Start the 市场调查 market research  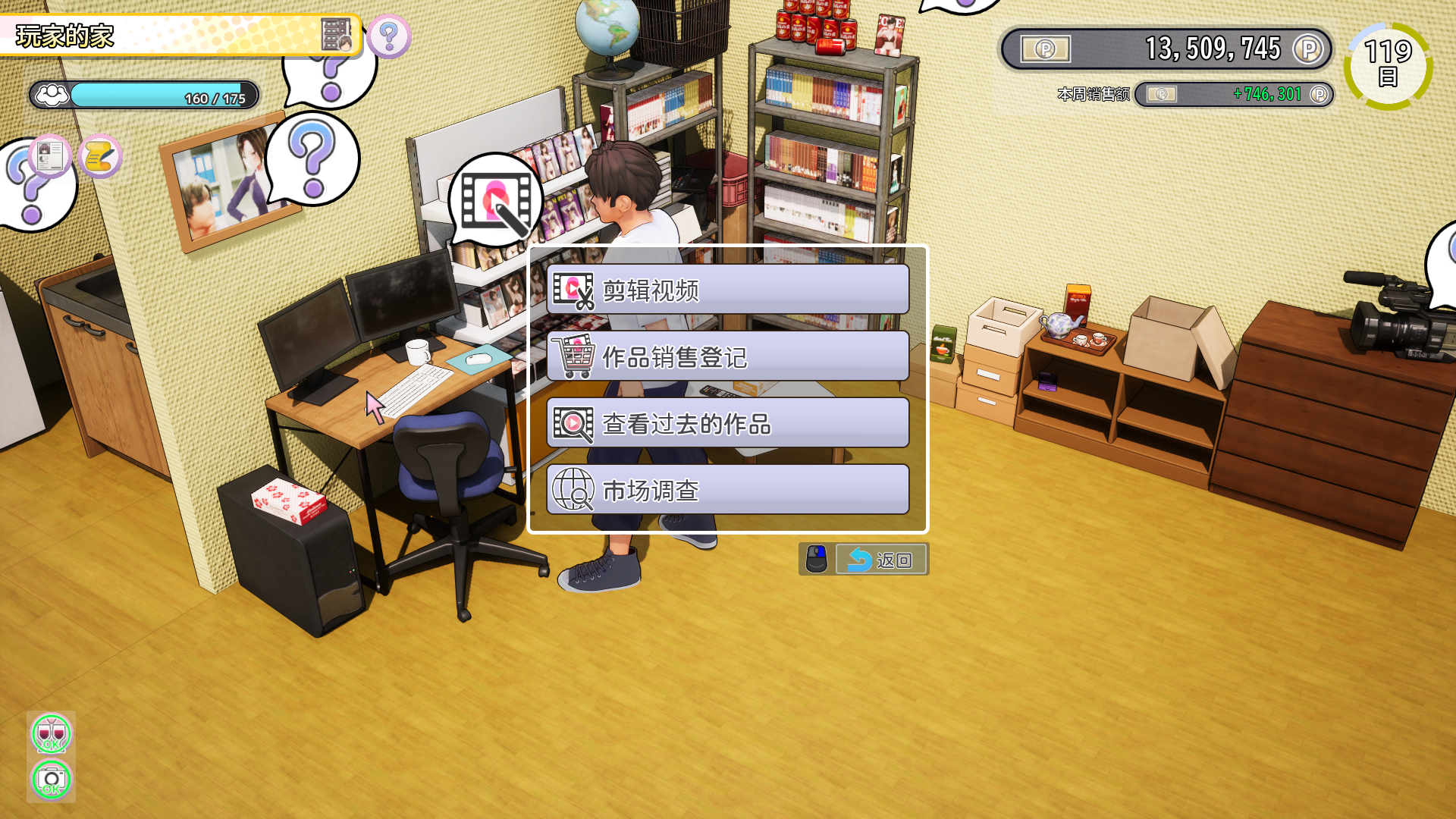click(727, 490)
